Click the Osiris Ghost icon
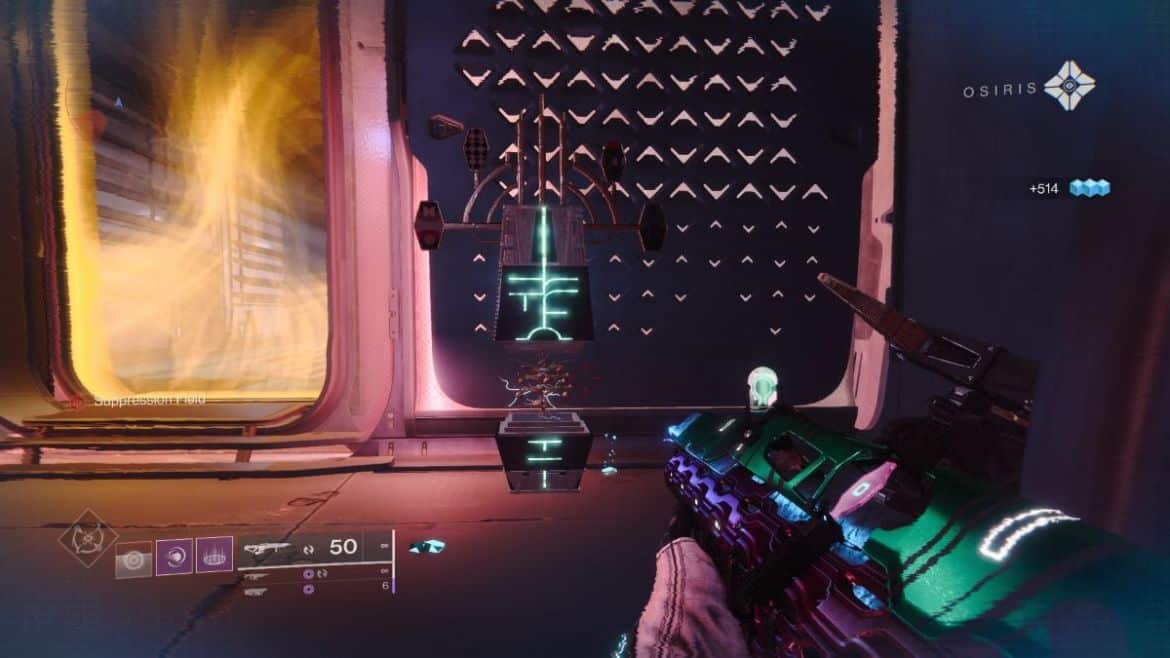This screenshot has height=658, width=1170. pyautogui.click(x=1069, y=85)
